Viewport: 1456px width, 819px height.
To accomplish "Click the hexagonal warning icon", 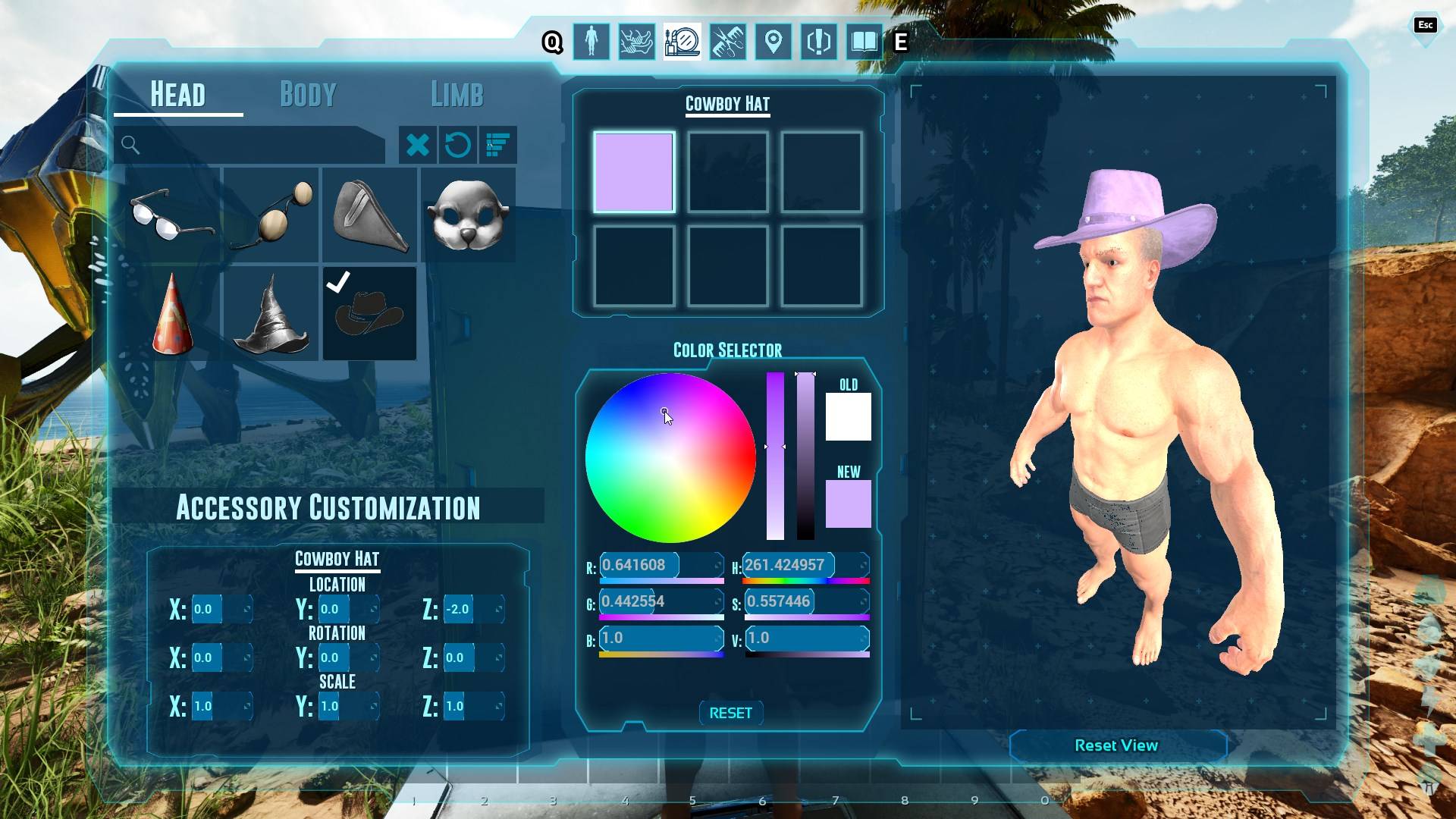I will point(817,42).
